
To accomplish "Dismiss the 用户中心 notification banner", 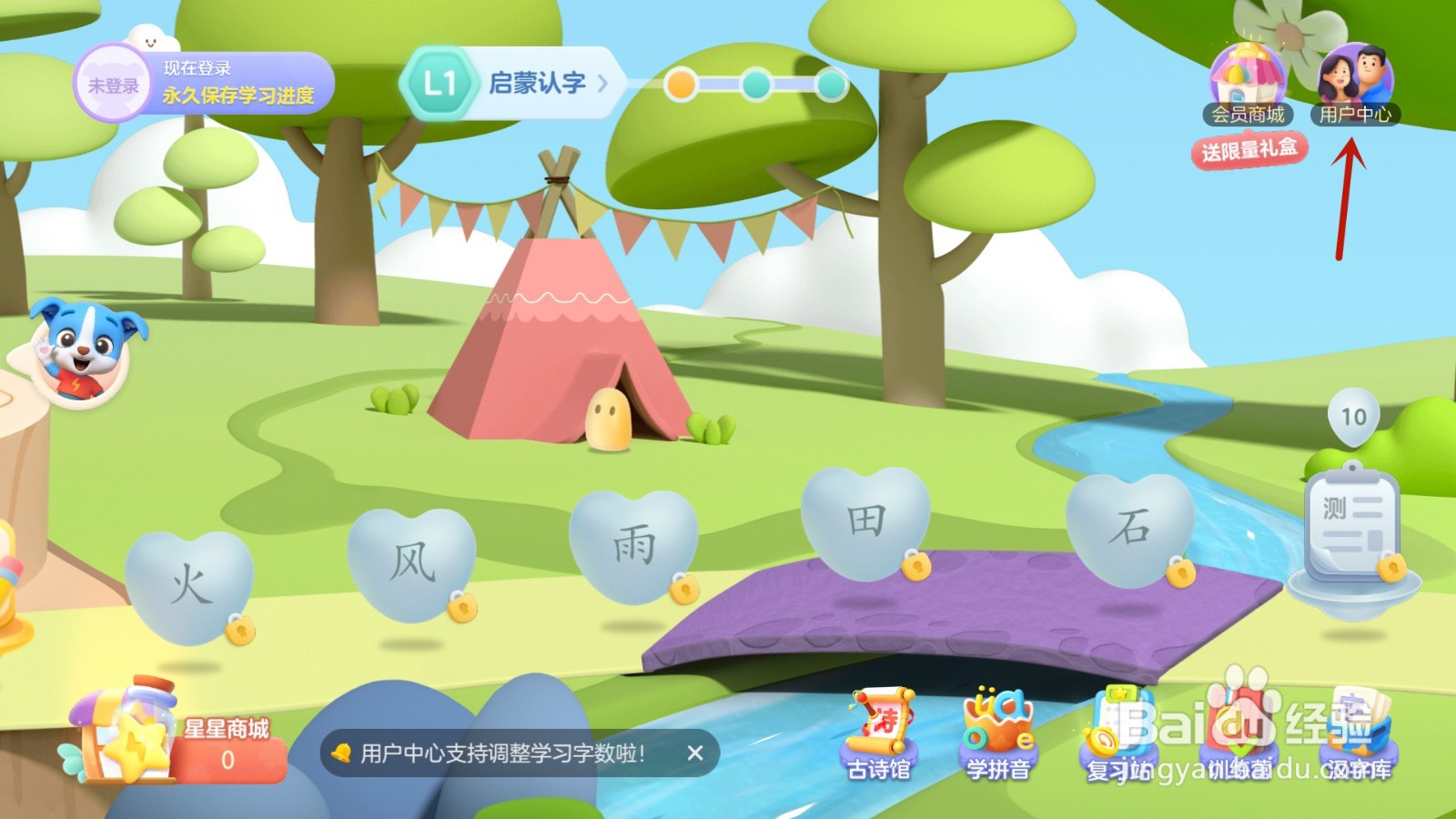I will tap(694, 753).
